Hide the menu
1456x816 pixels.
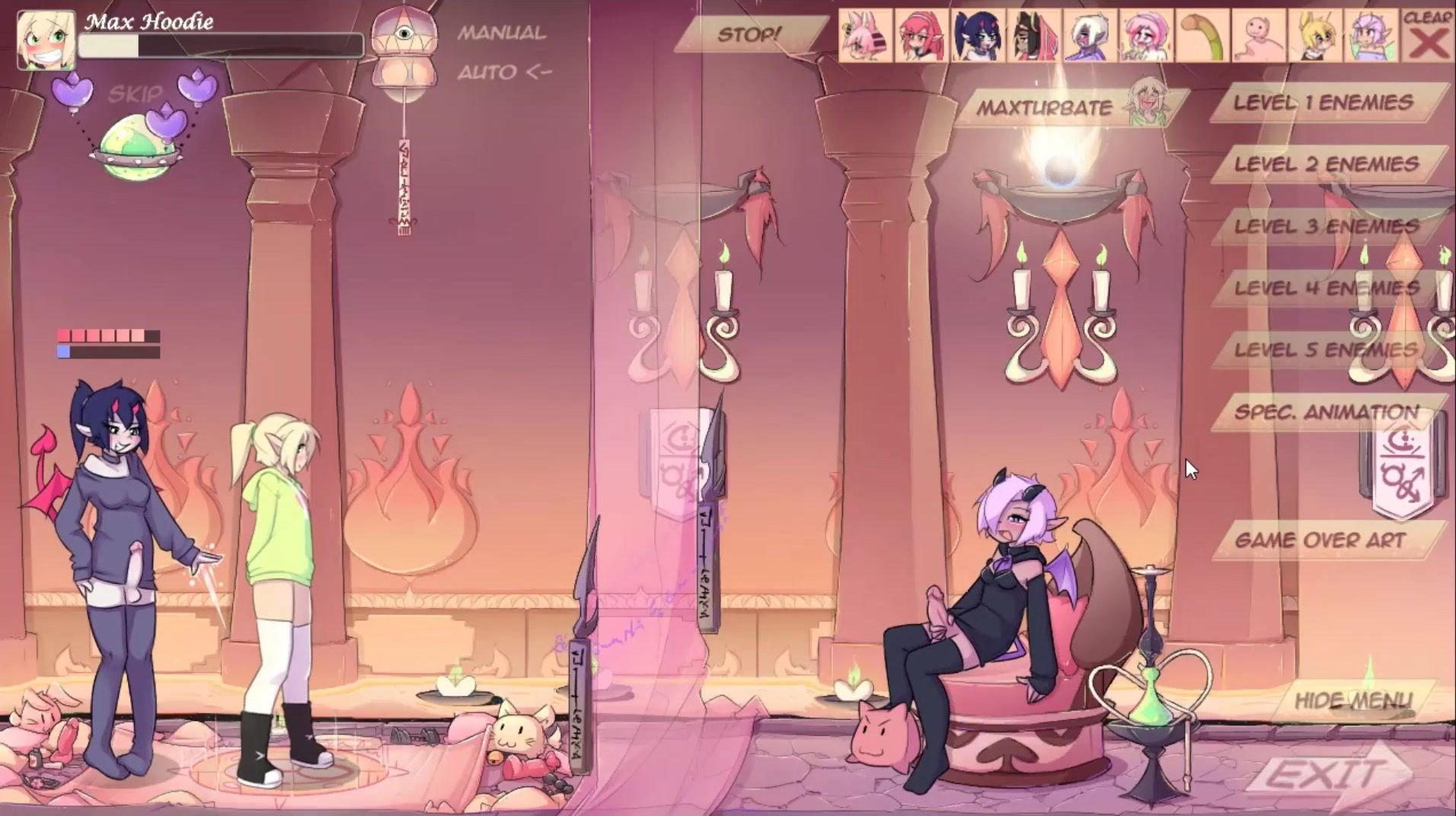1353,700
